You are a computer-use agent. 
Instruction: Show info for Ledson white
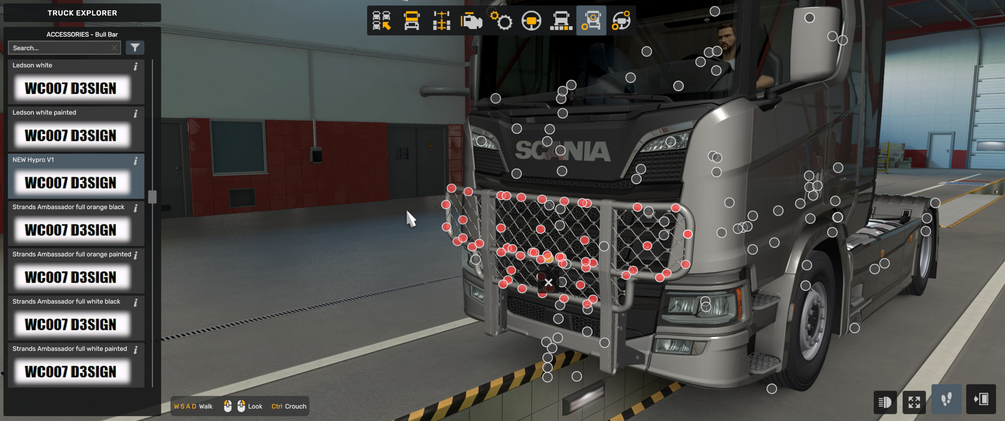pyautogui.click(x=136, y=67)
